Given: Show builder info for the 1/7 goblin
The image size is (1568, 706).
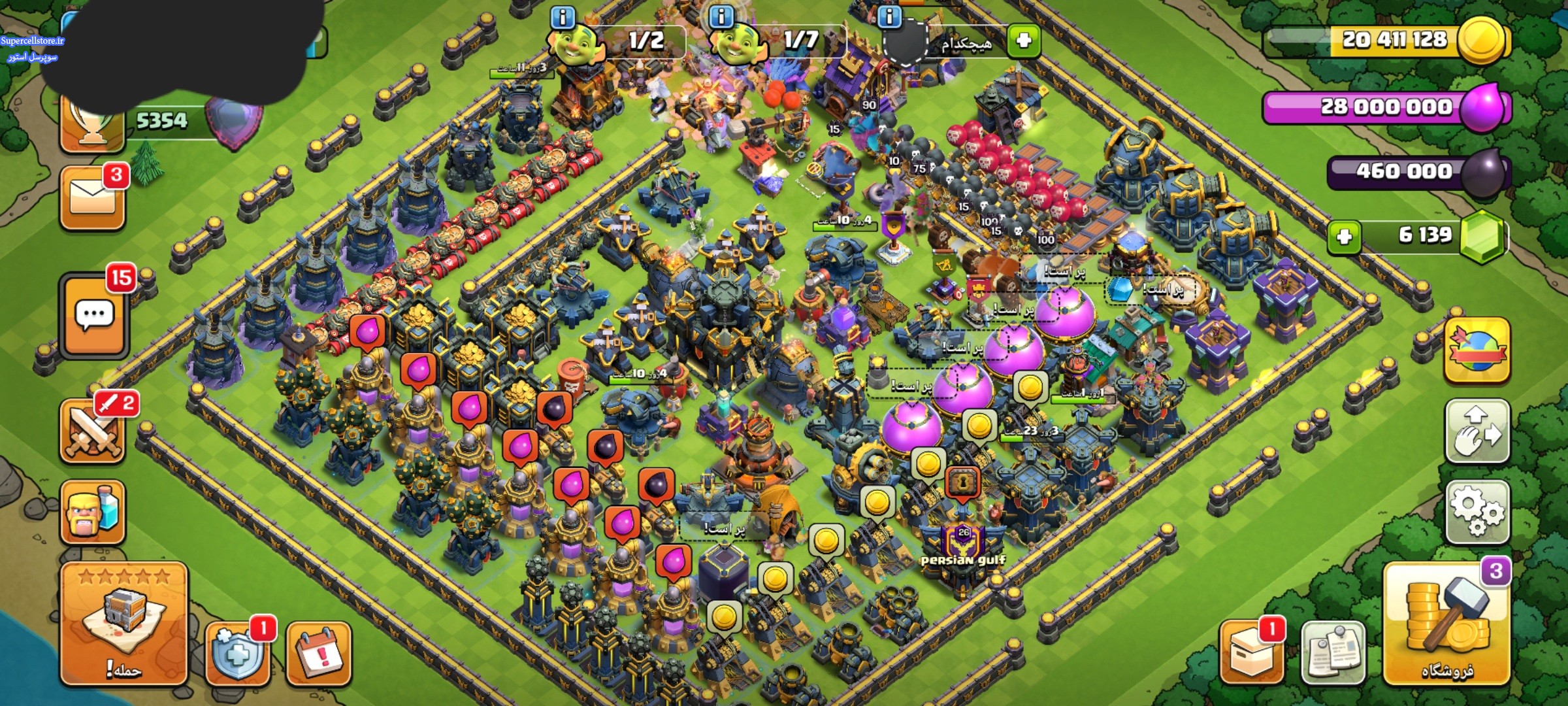Looking at the screenshot, I should (x=721, y=18).
